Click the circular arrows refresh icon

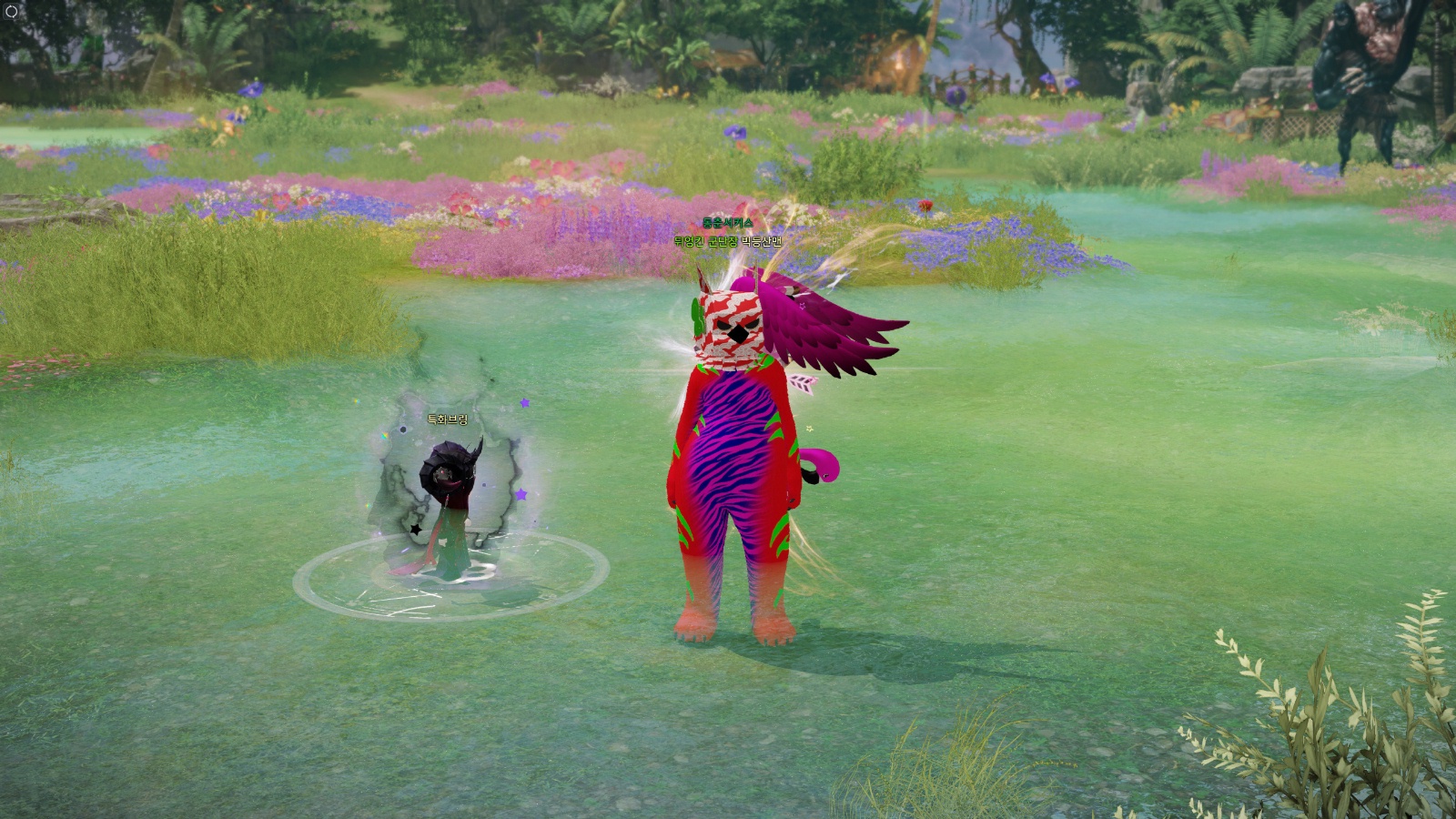click(x=12, y=12)
